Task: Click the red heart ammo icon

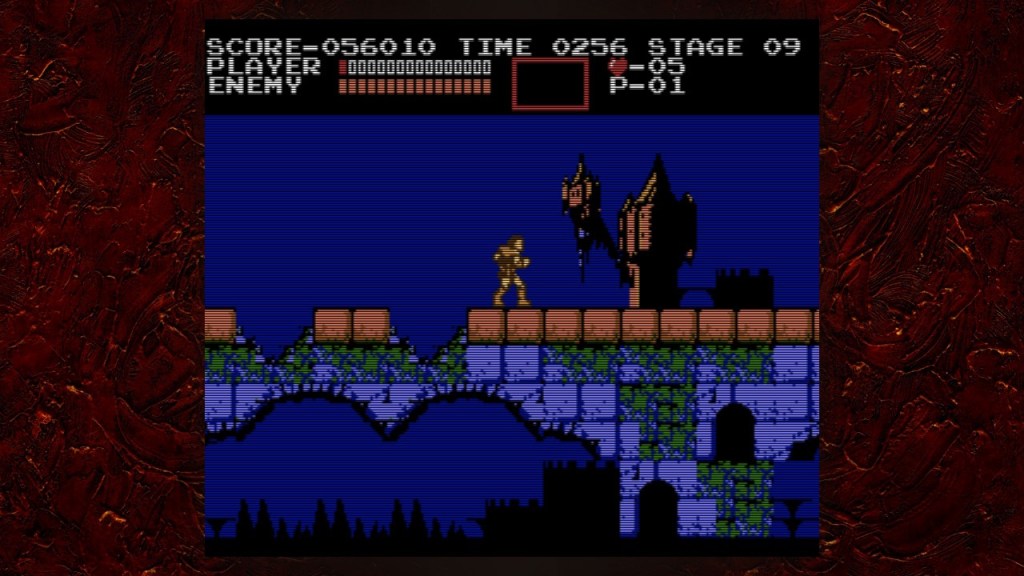Action: pyautogui.click(x=618, y=67)
